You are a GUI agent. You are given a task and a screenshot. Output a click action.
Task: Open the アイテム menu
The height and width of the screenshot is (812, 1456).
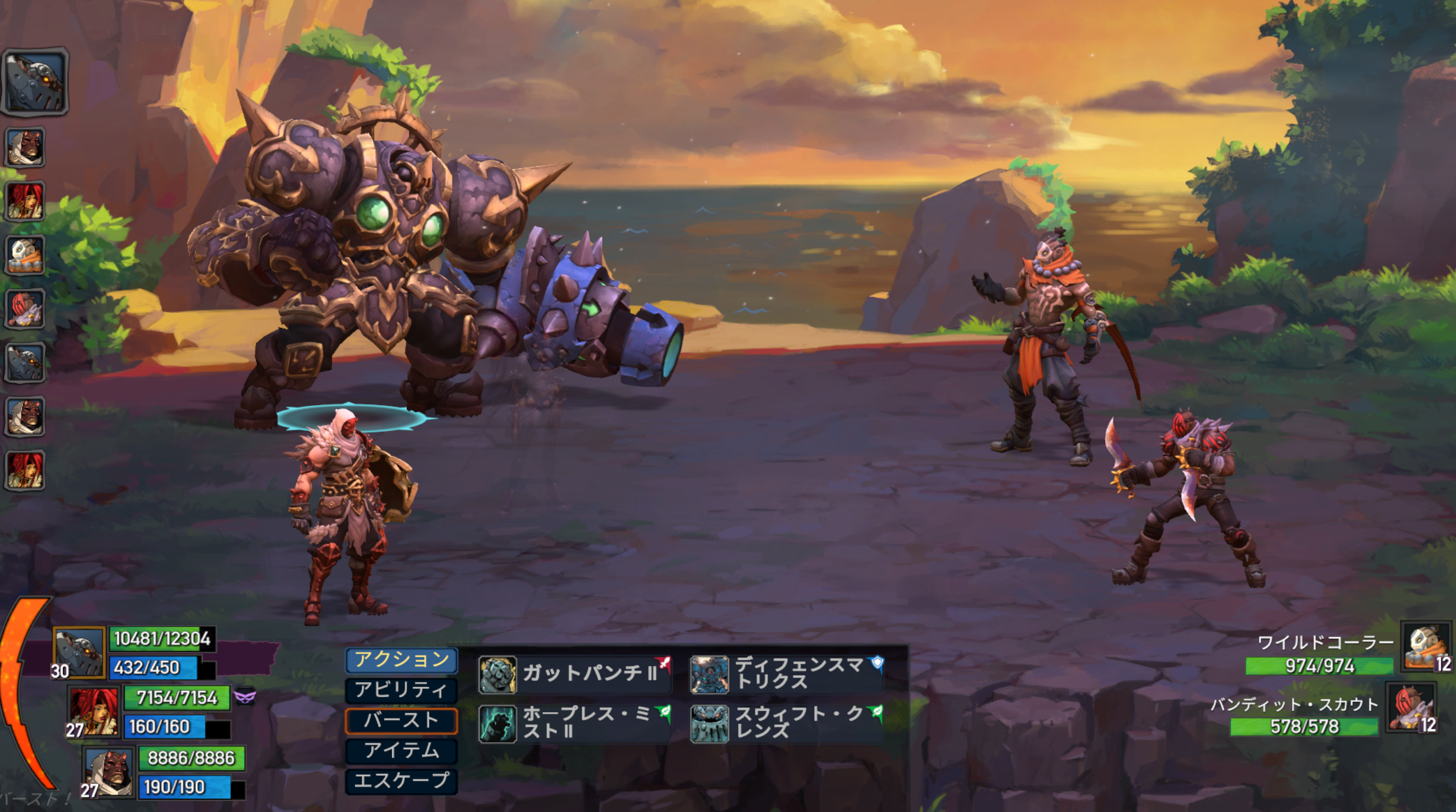[x=401, y=750]
